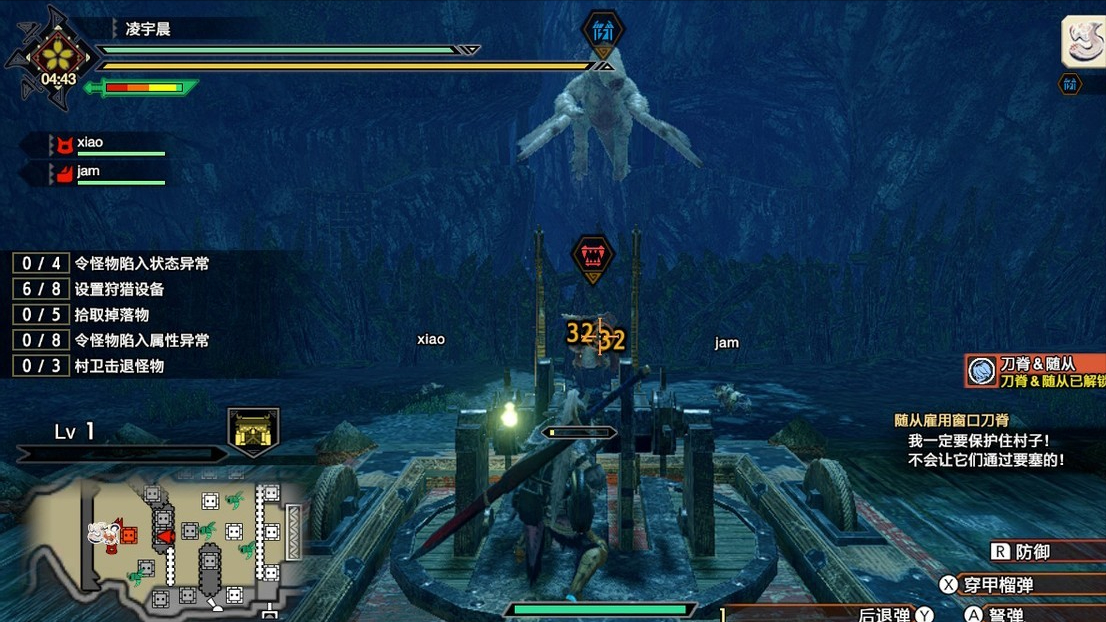Open the 刀脊 & 随从 notification

coord(1035,371)
